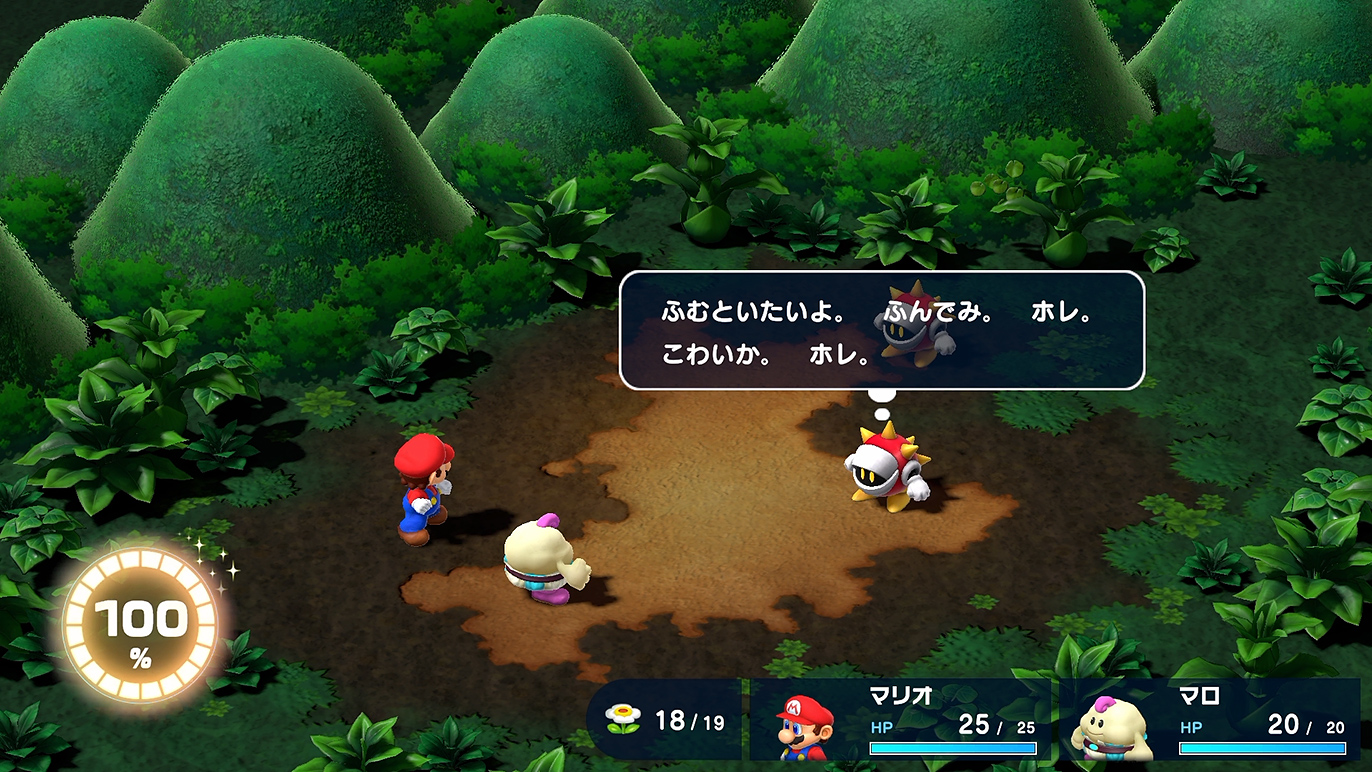Click the glowing 100% action gauge
The width and height of the screenshot is (1372, 772).
[140, 627]
